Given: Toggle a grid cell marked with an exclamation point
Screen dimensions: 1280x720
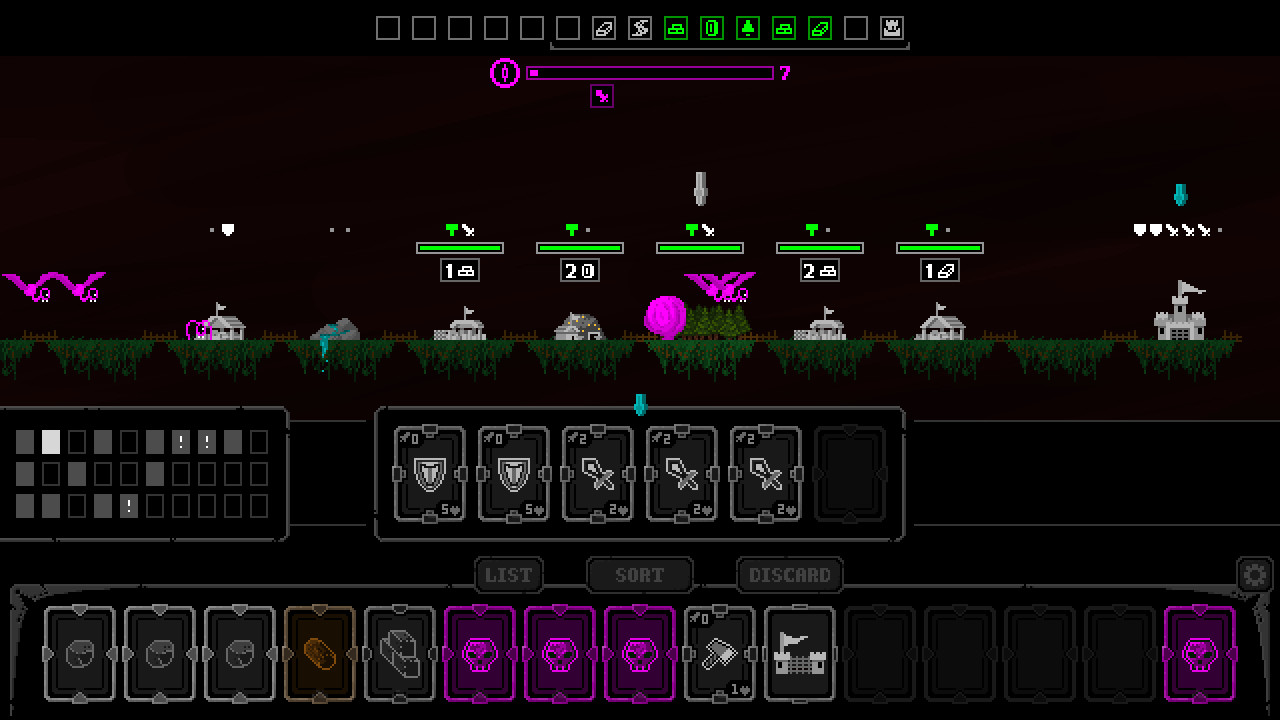Looking at the screenshot, I should 181,443.
